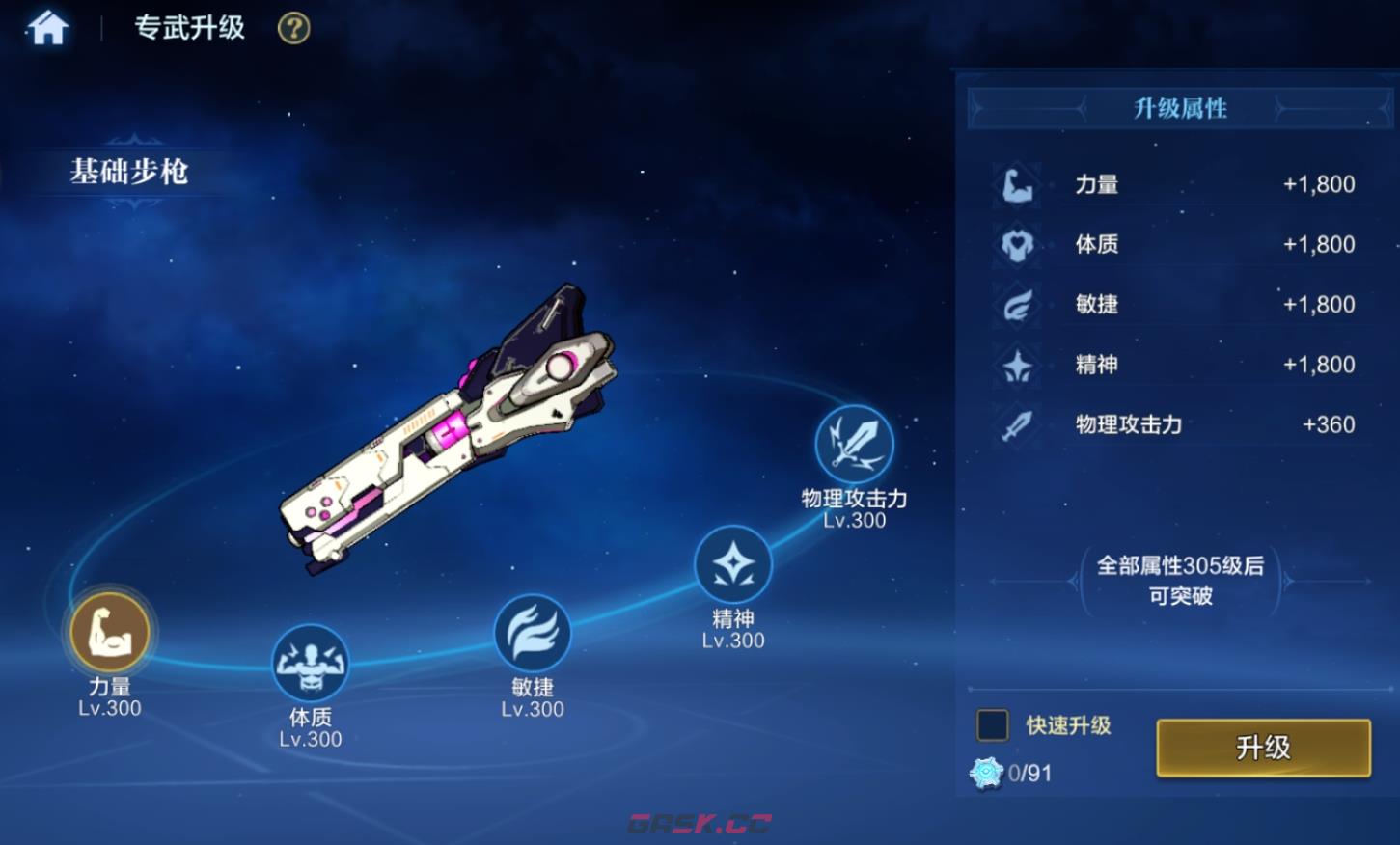1400x845 pixels.
Task: Click the sword icon beside 物理攻击力 stat row
Action: click(x=1014, y=424)
